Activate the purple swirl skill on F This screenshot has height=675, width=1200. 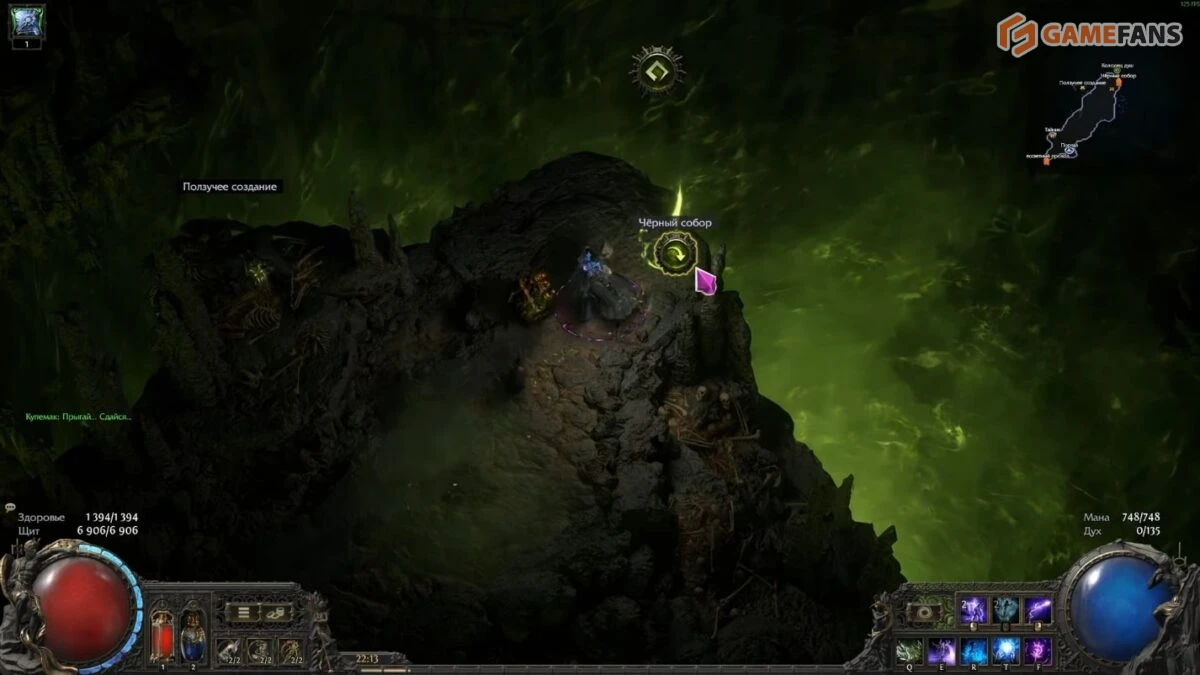click(1037, 651)
